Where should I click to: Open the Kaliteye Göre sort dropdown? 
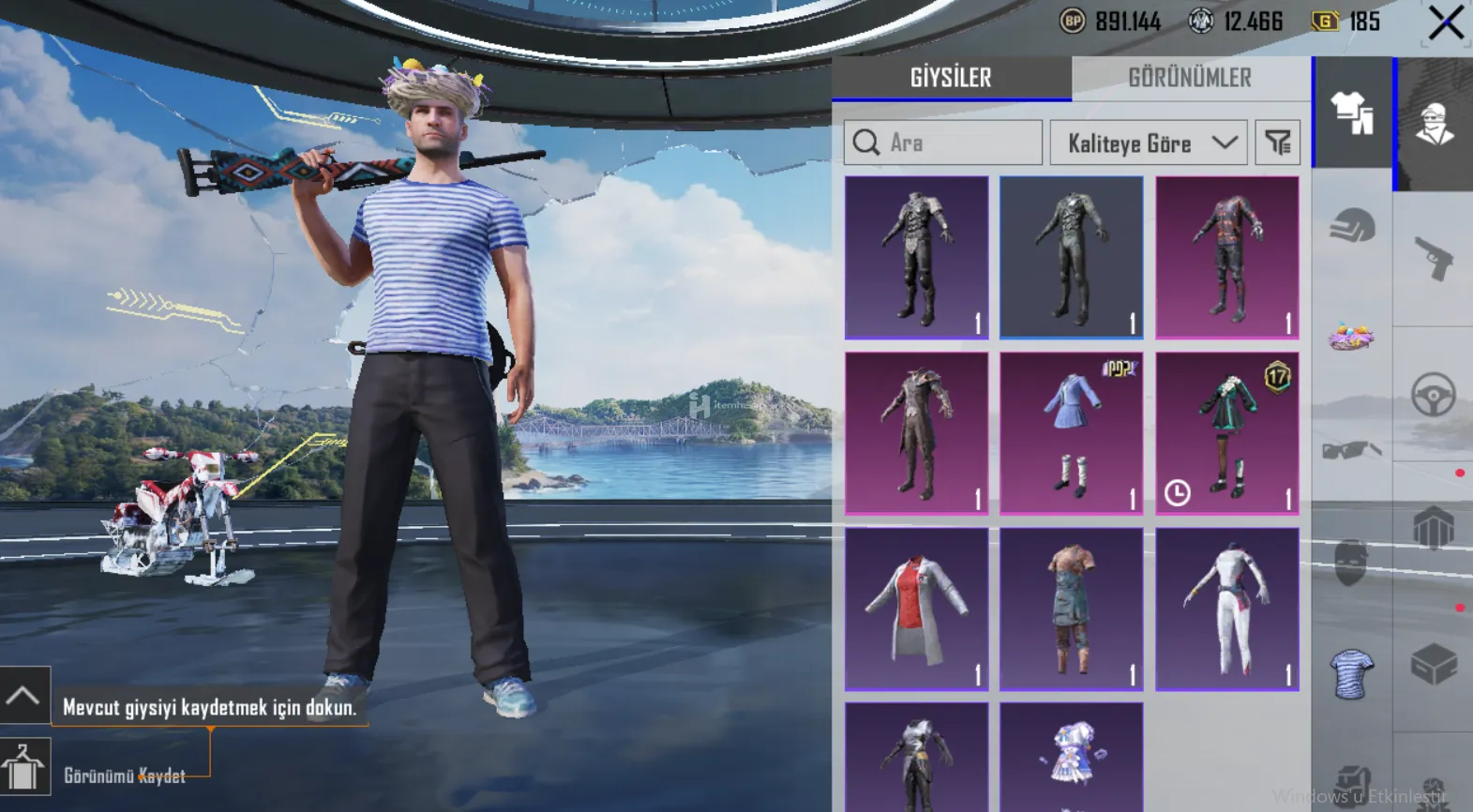(1149, 143)
